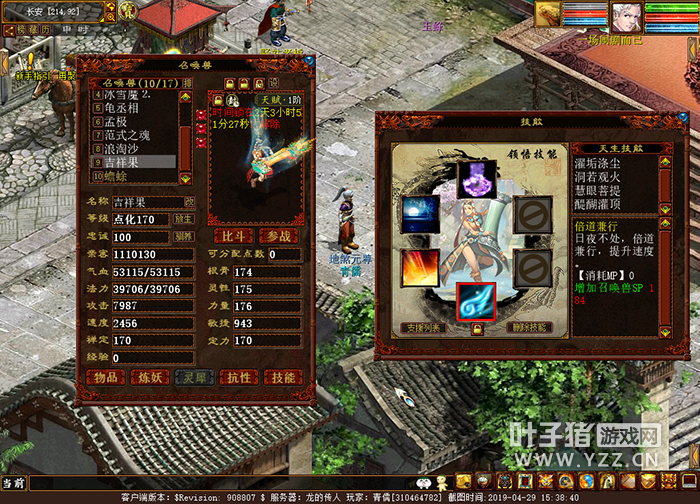Click the 参战 button
Screen dimensions: 700x504
point(279,236)
